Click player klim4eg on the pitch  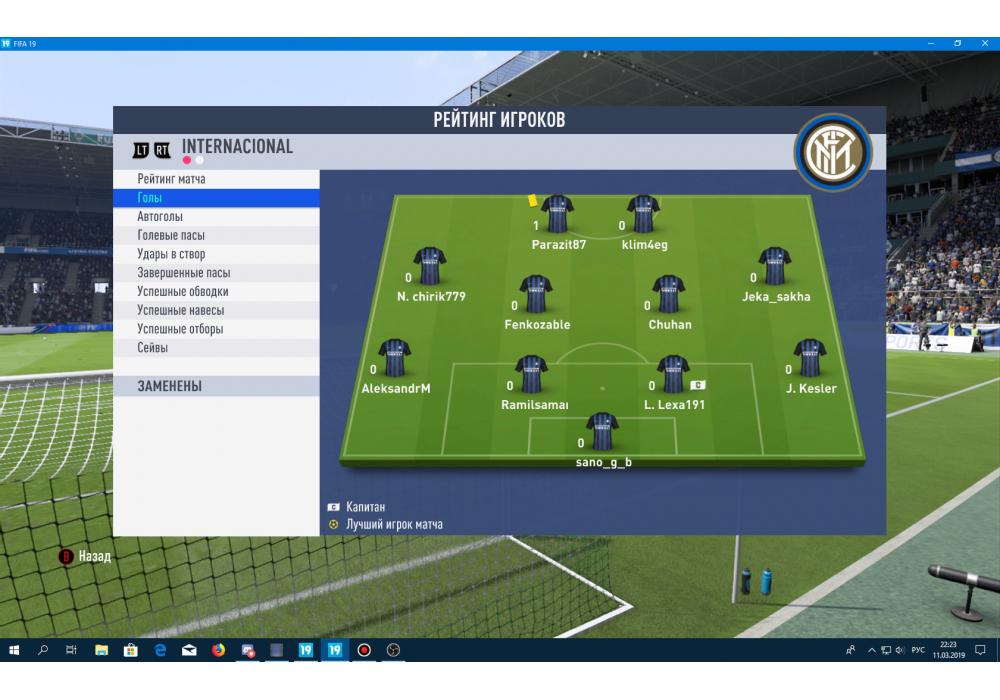tap(643, 215)
